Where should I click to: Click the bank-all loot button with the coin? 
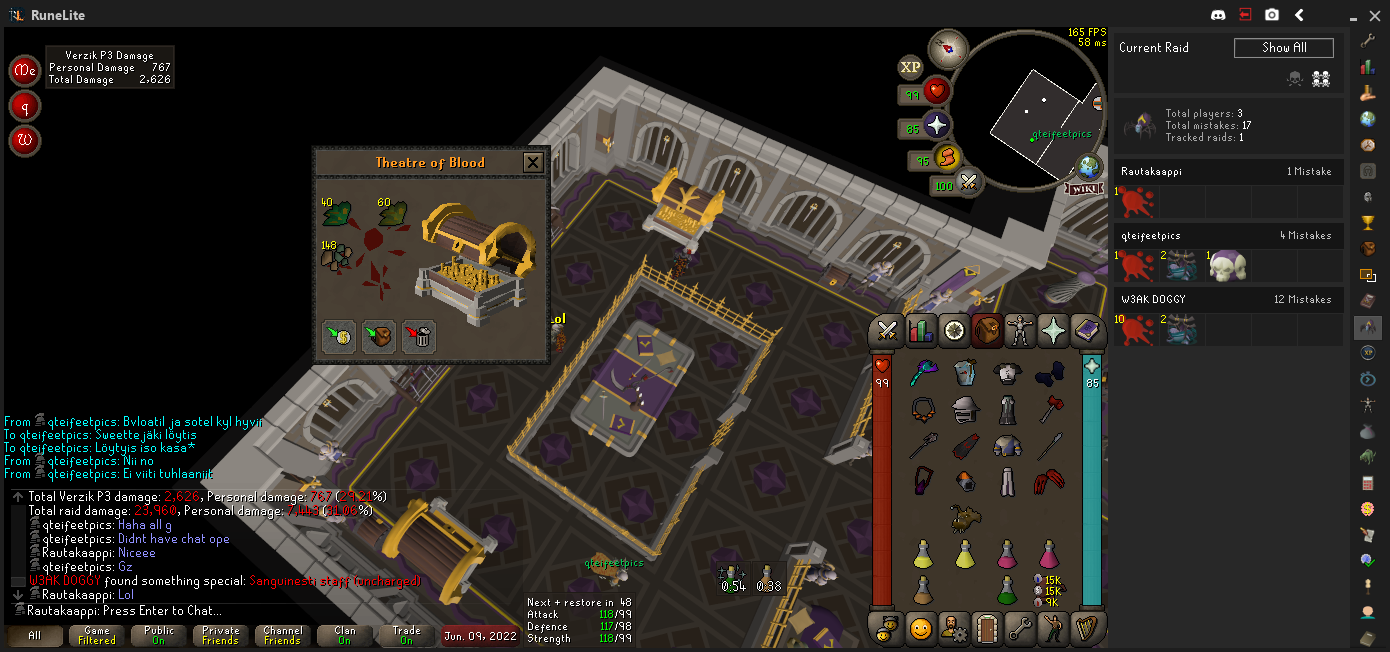click(x=339, y=337)
